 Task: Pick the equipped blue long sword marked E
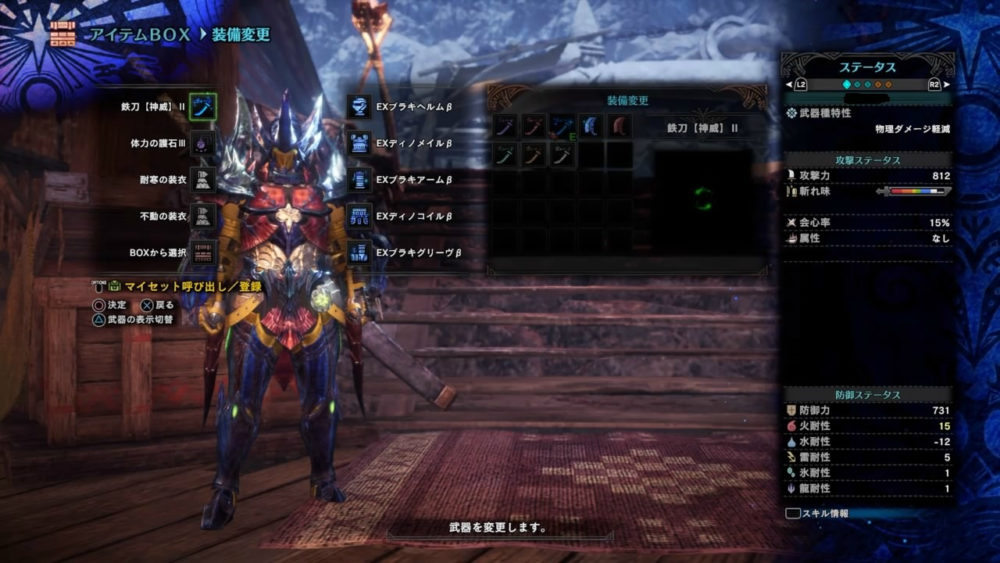[x=563, y=127]
